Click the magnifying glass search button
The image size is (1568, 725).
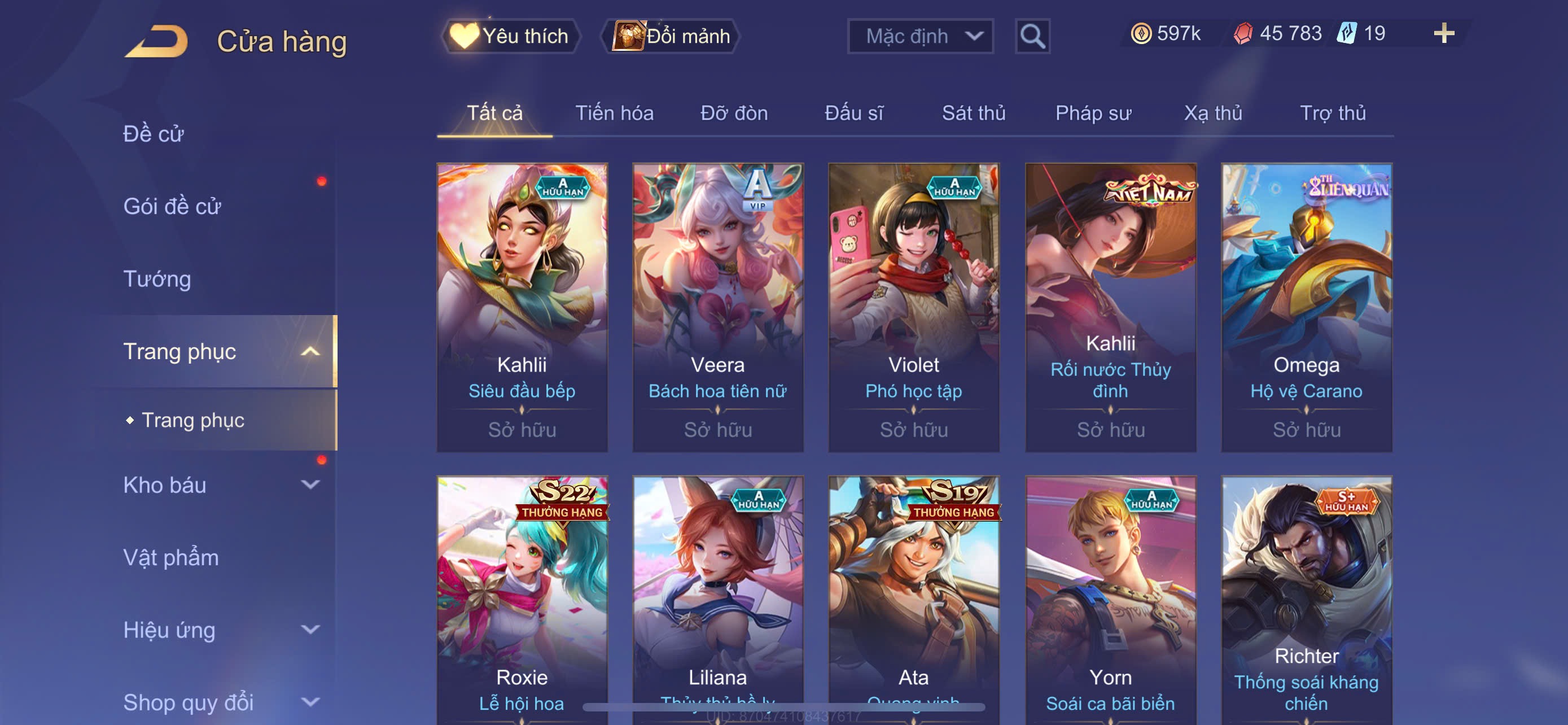coord(1032,37)
